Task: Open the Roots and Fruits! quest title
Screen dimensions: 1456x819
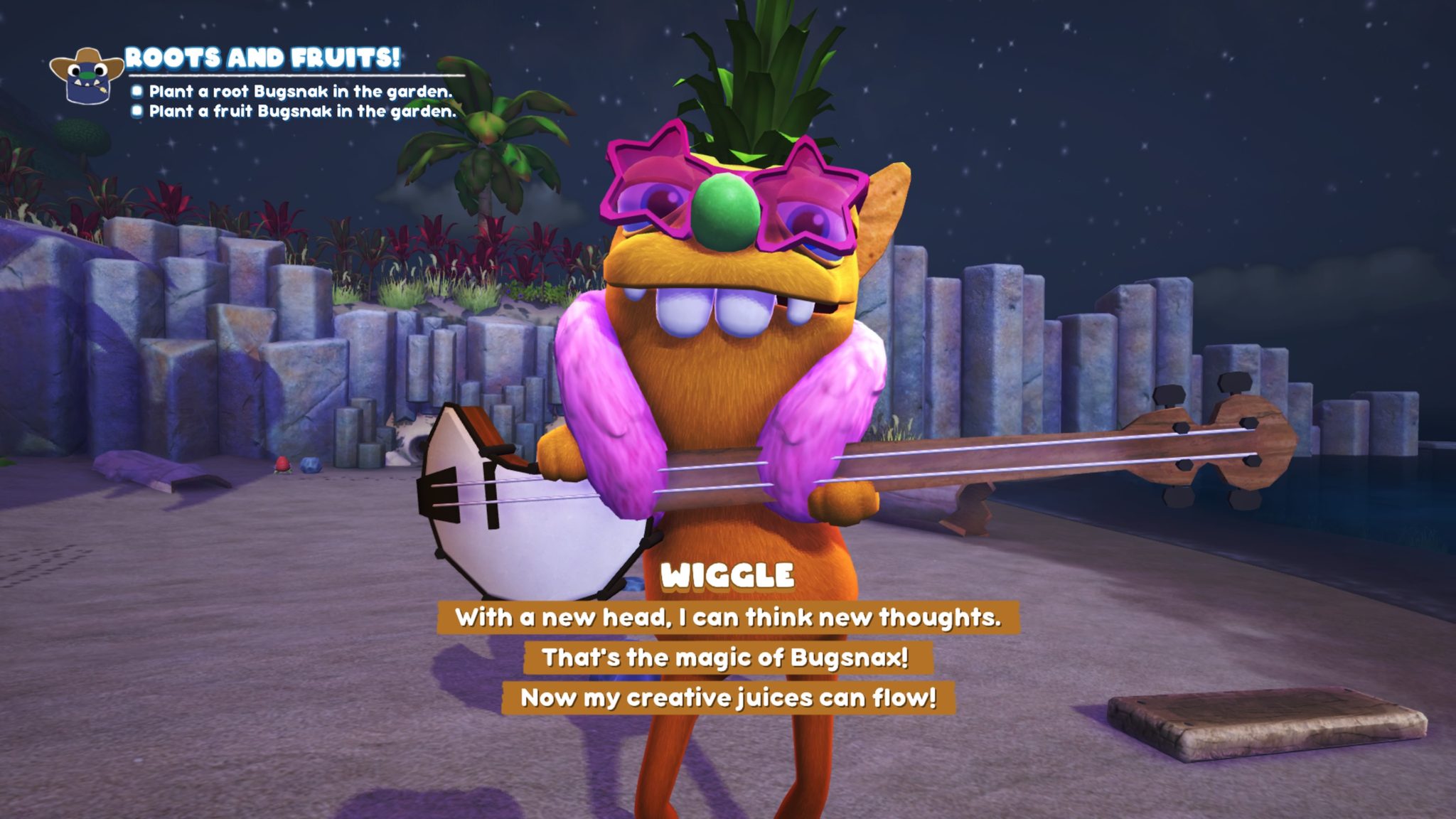Action: [x=262, y=58]
